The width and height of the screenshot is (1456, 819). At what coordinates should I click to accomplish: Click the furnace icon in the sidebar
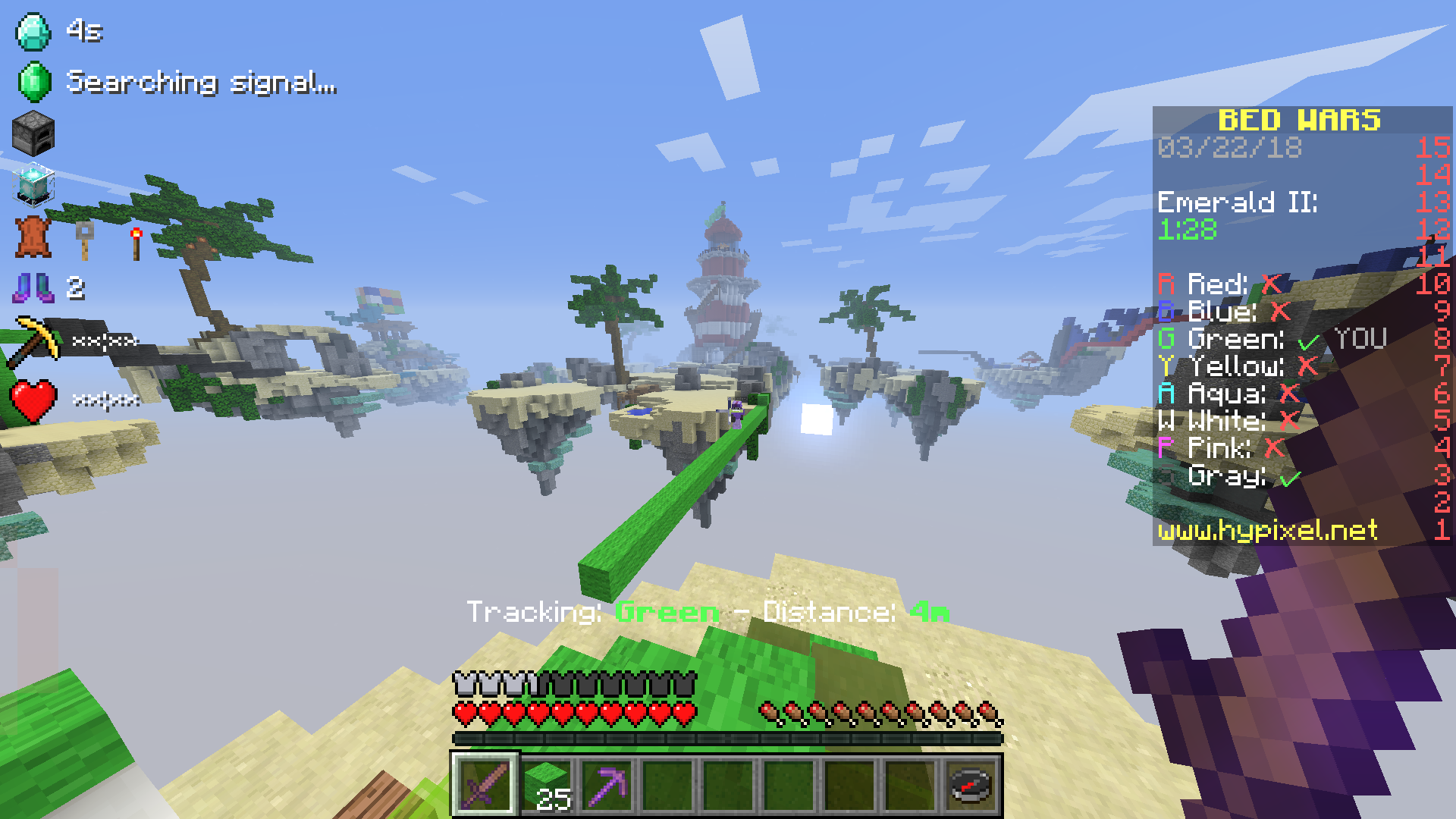point(32,133)
